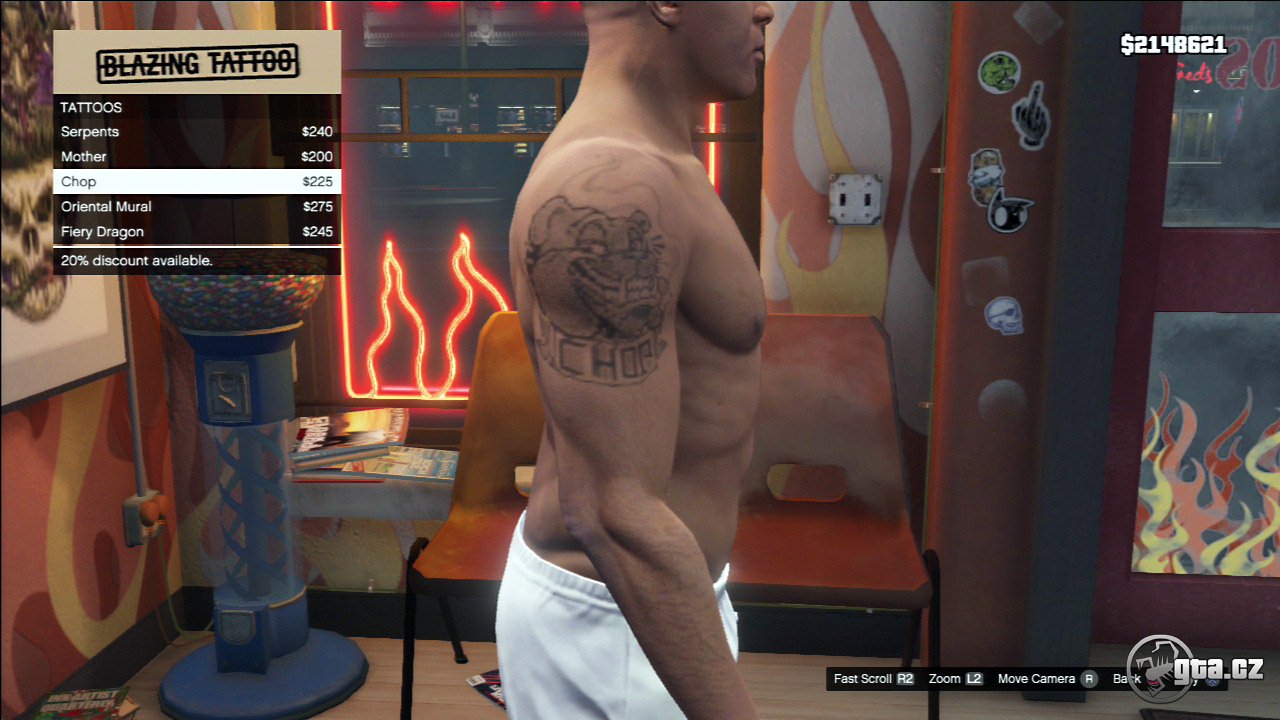
Task: Open the gta.cz watermark logo link
Action: point(1195,668)
